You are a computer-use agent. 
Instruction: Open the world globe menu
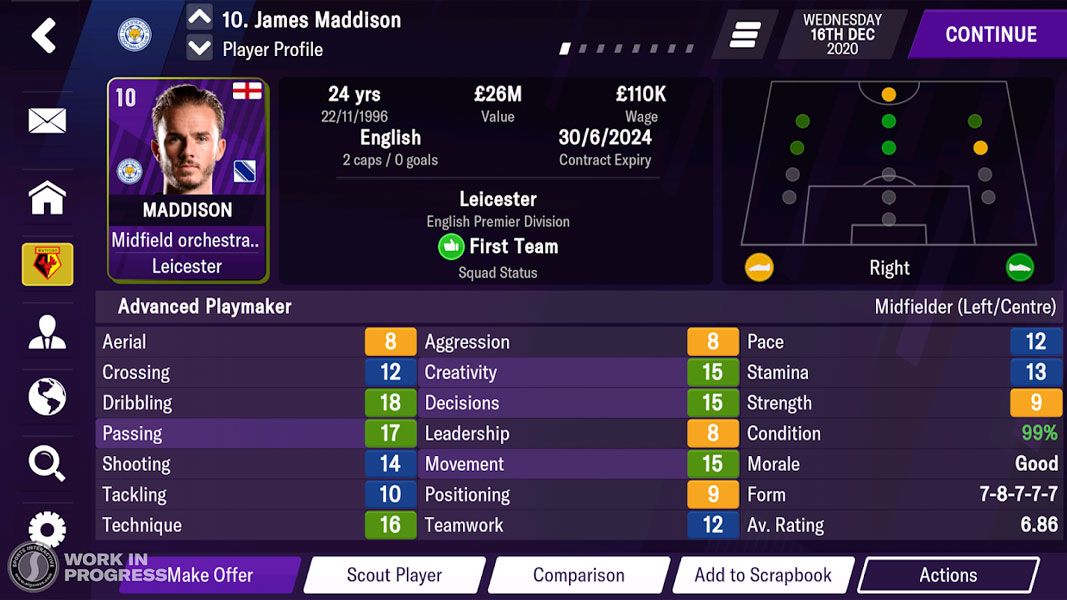click(x=47, y=397)
